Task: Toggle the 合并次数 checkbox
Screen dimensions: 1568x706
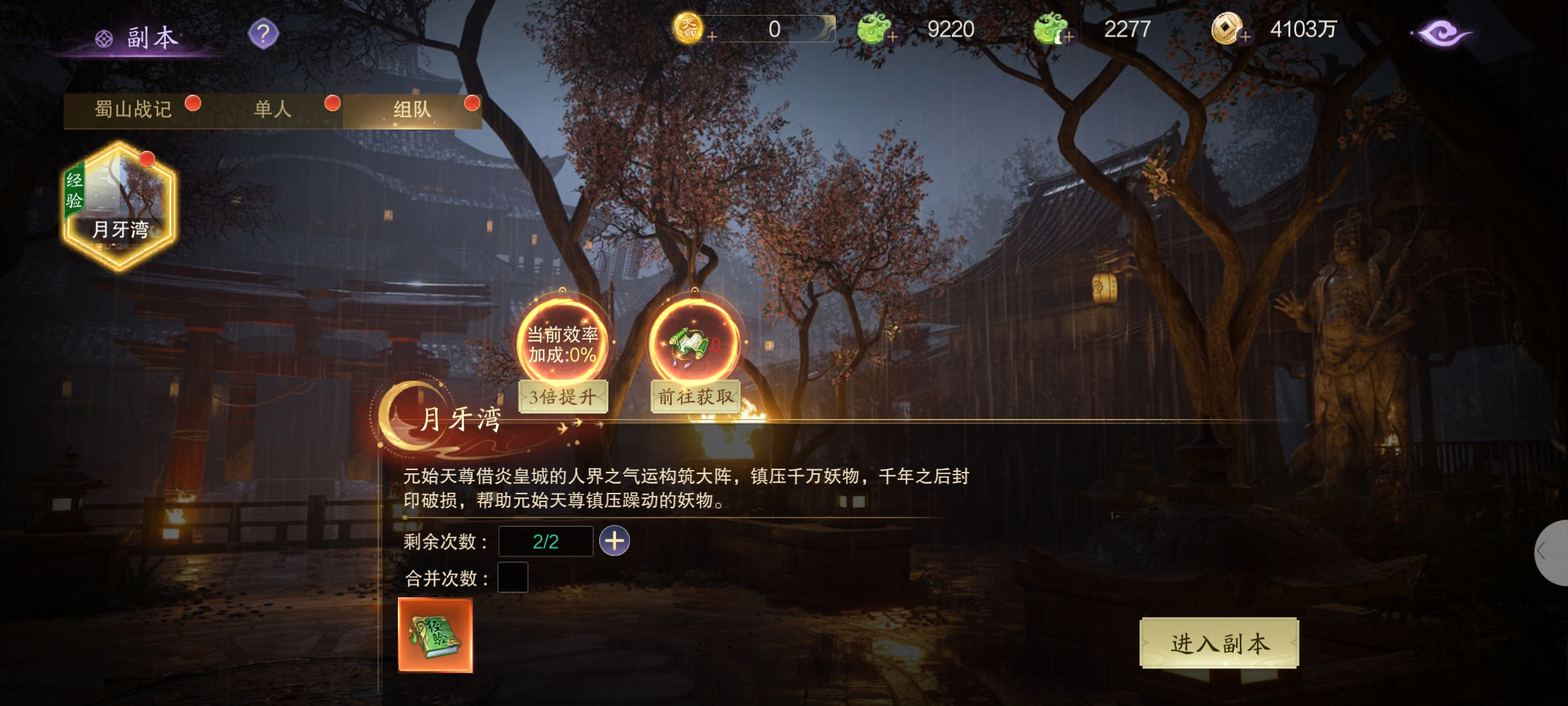Action: [513, 577]
